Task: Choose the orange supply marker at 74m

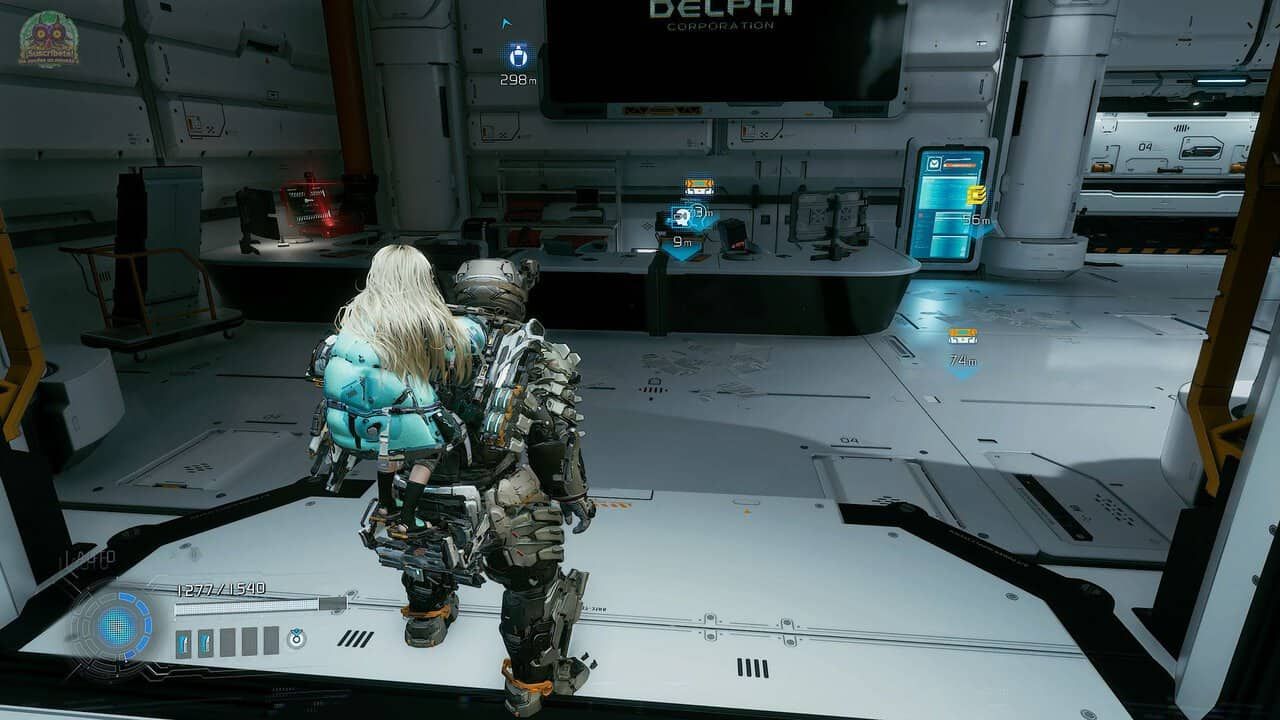Action: coord(962,336)
